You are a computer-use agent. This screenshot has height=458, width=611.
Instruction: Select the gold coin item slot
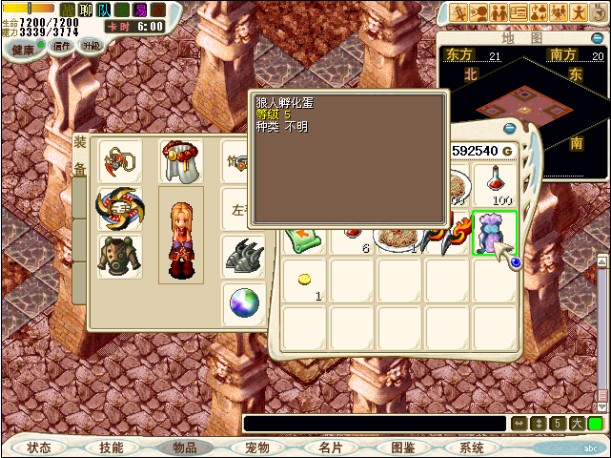click(x=303, y=281)
